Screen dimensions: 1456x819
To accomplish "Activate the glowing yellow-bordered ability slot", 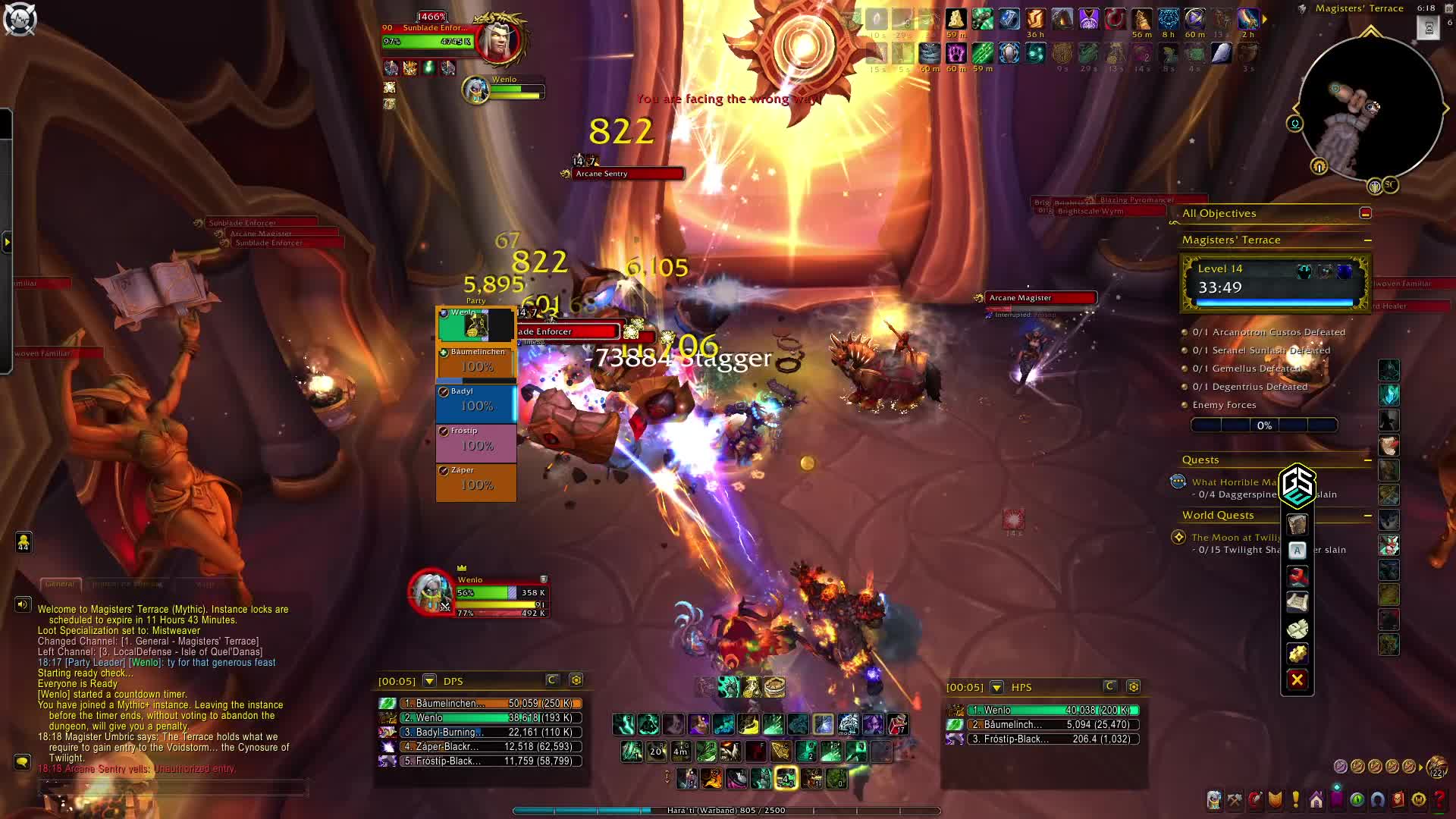I will (786, 778).
